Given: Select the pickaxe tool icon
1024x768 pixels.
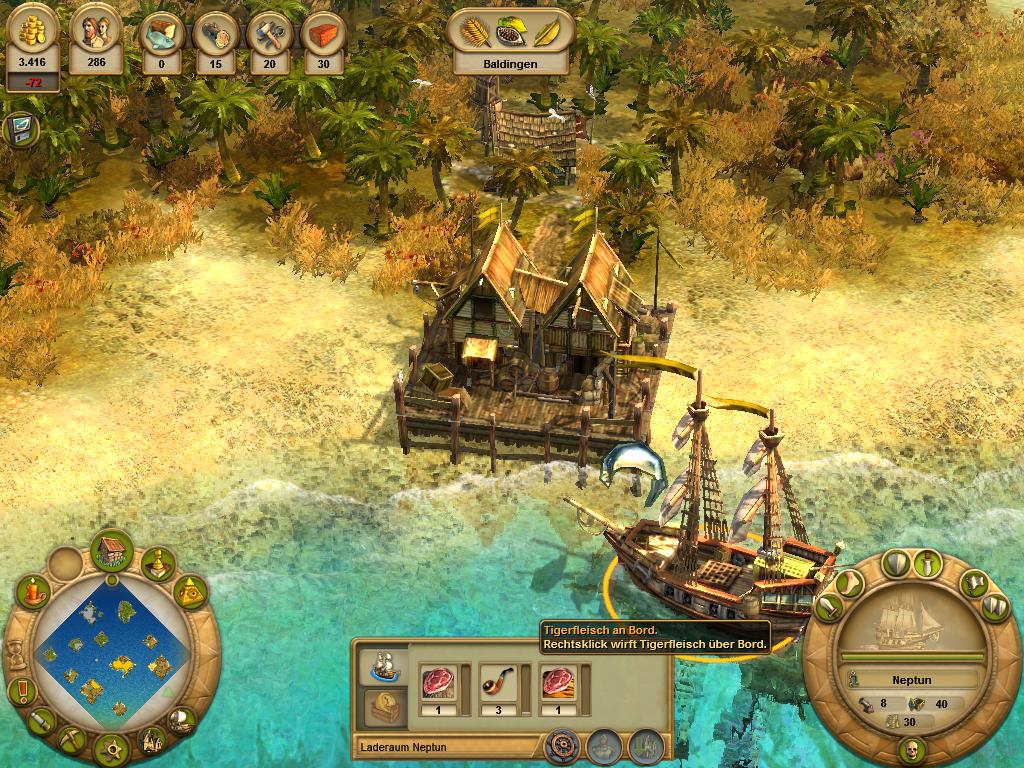Looking at the screenshot, I should pyautogui.click(x=70, y=740).
